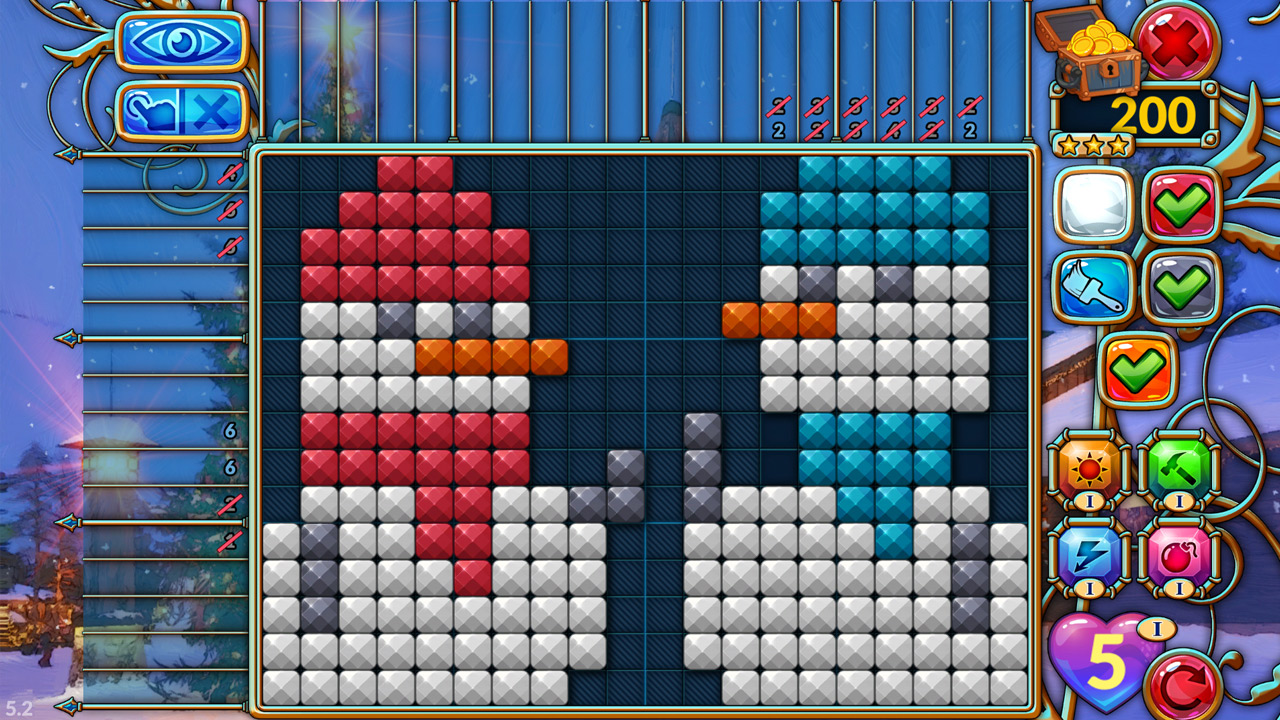Image resolution: width=1280 pixels, height=720 pixels.
Task: Click the three-star rating display
Action: (x=1093, y=144)
